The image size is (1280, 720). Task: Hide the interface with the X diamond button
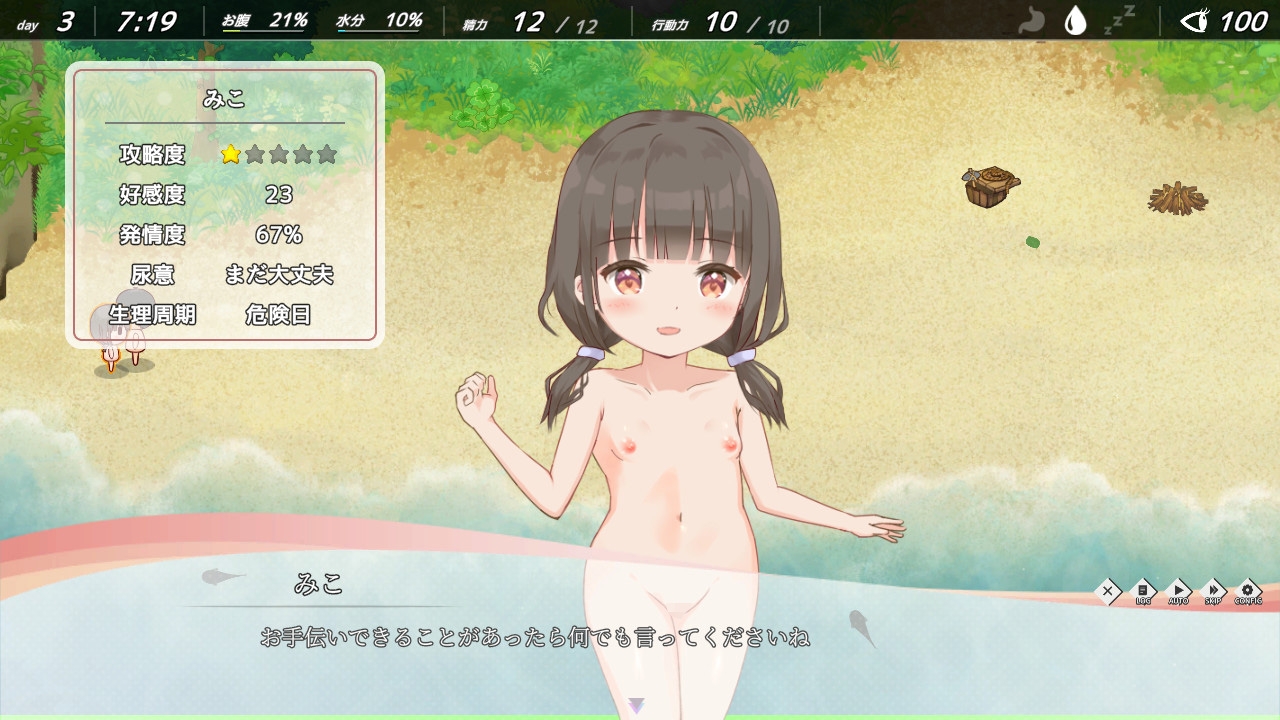pos(1107,589)
